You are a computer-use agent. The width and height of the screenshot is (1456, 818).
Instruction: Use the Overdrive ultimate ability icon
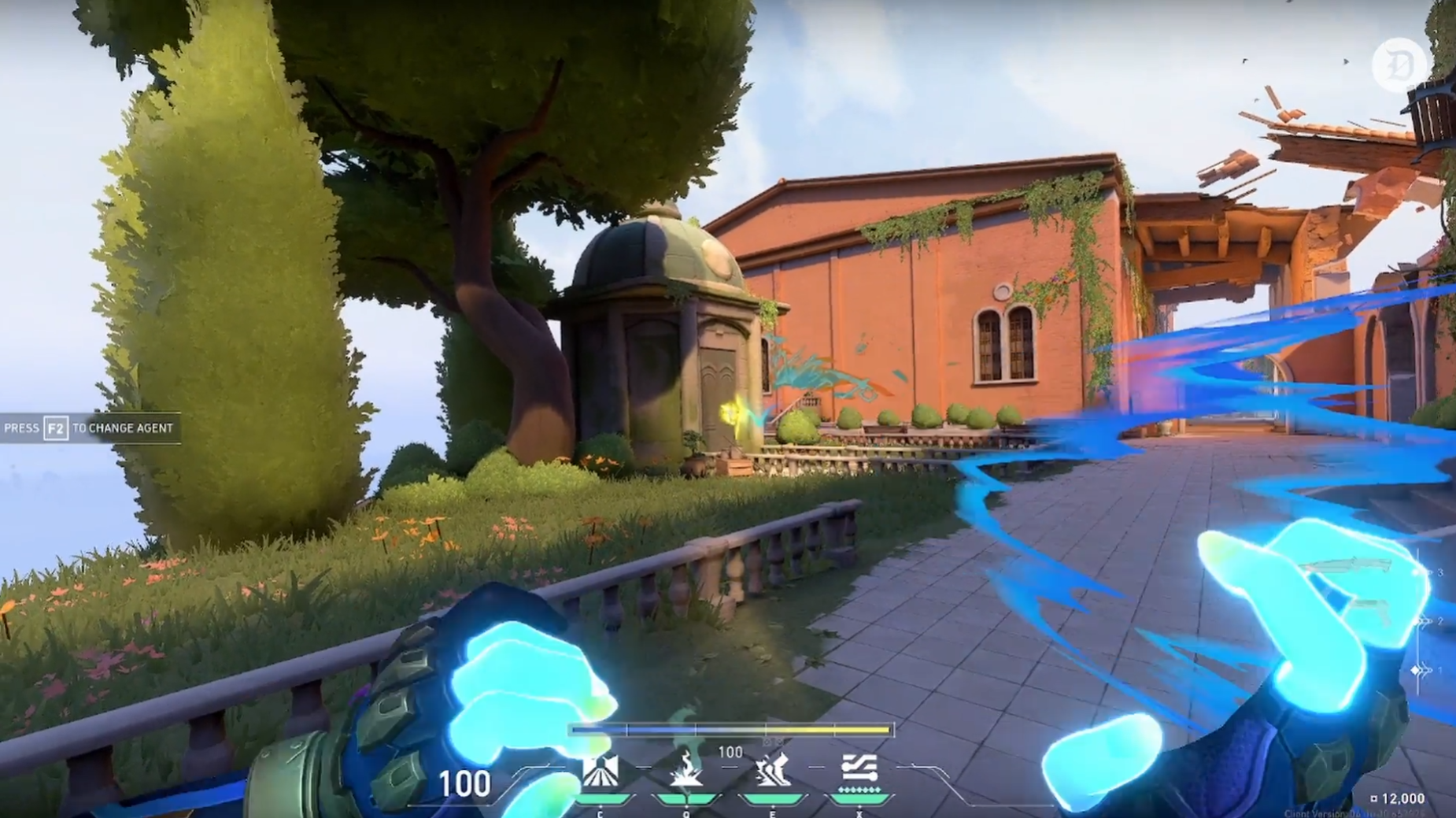tap(859, 768)
